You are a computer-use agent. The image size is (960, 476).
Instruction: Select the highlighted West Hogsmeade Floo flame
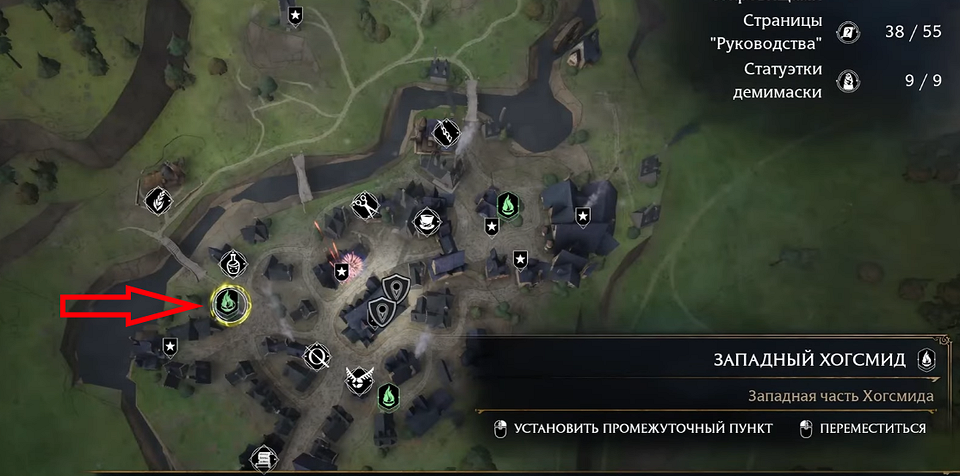pyautogui.click(x=230, y=302)
